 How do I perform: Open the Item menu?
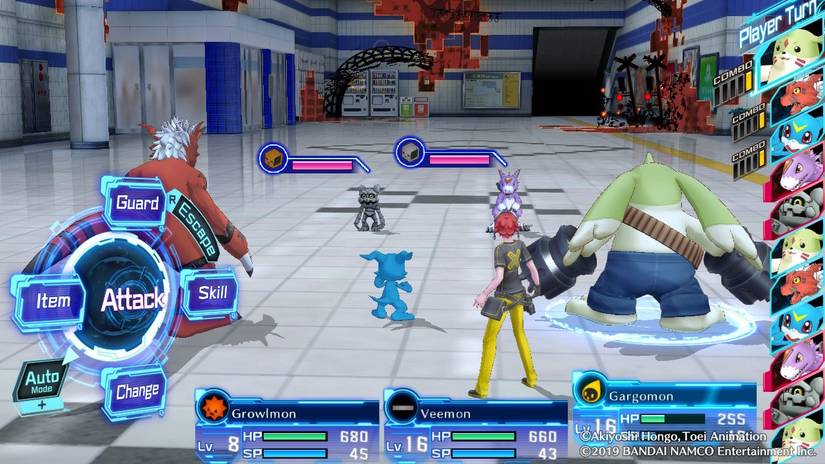click(x=51, y=300)
